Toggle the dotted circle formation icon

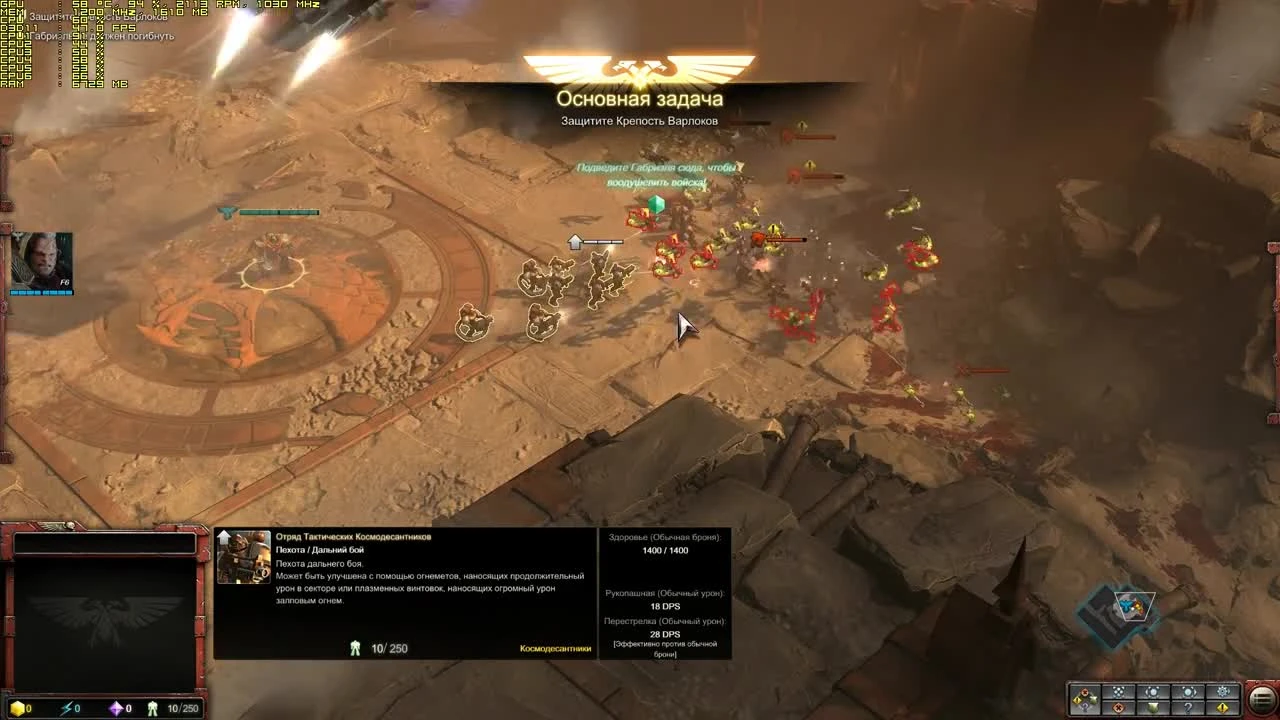1117,692
